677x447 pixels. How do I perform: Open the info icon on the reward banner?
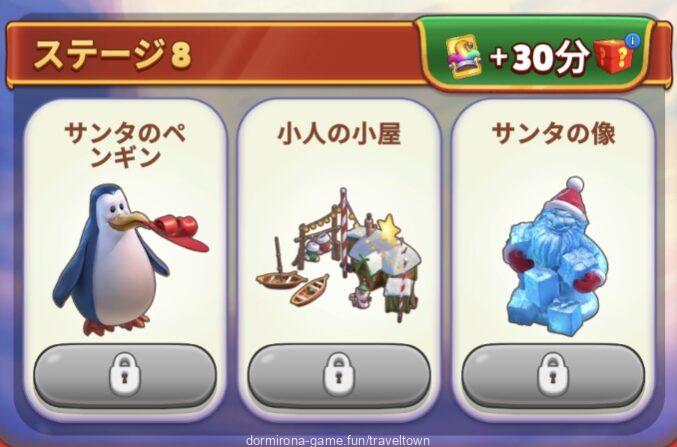631,41
